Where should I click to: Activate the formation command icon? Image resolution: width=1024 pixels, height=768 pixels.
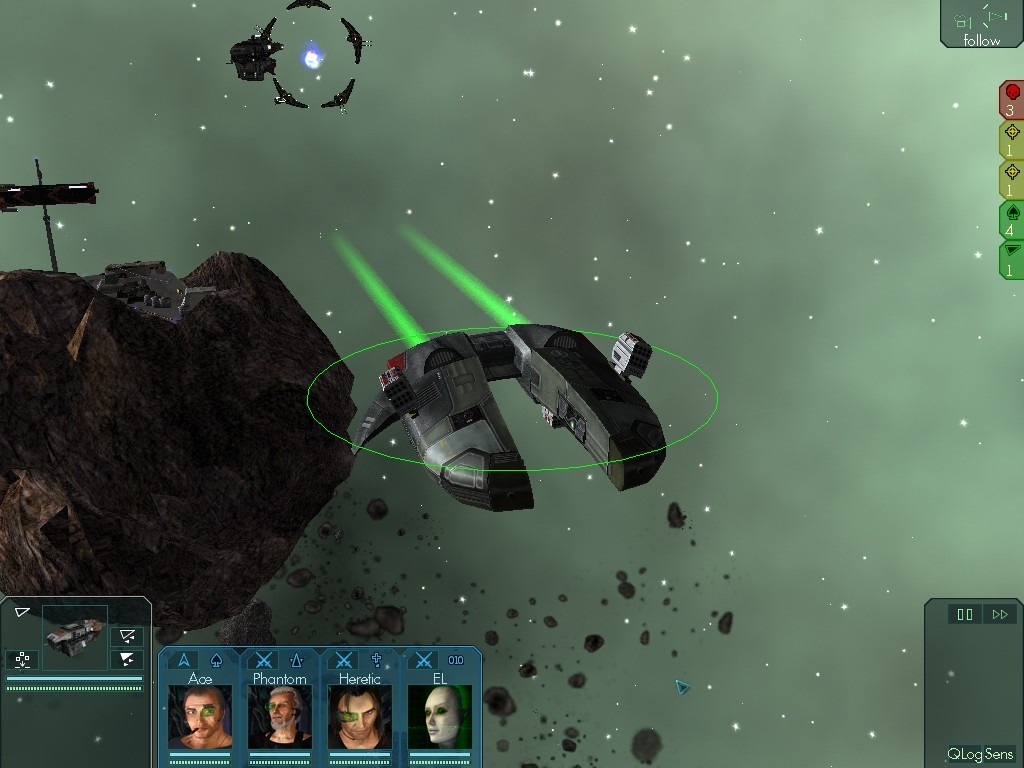[x=22, y=659]
